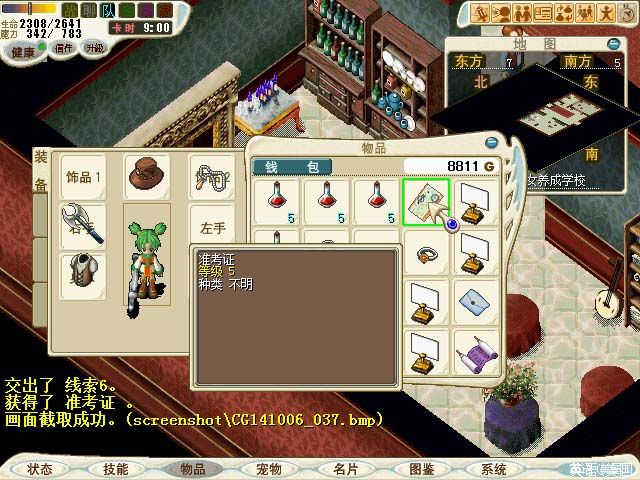Viewport: 640px width, 480px height.
Task: Minimize the 地图 map panel
Action: coord(613,43)
